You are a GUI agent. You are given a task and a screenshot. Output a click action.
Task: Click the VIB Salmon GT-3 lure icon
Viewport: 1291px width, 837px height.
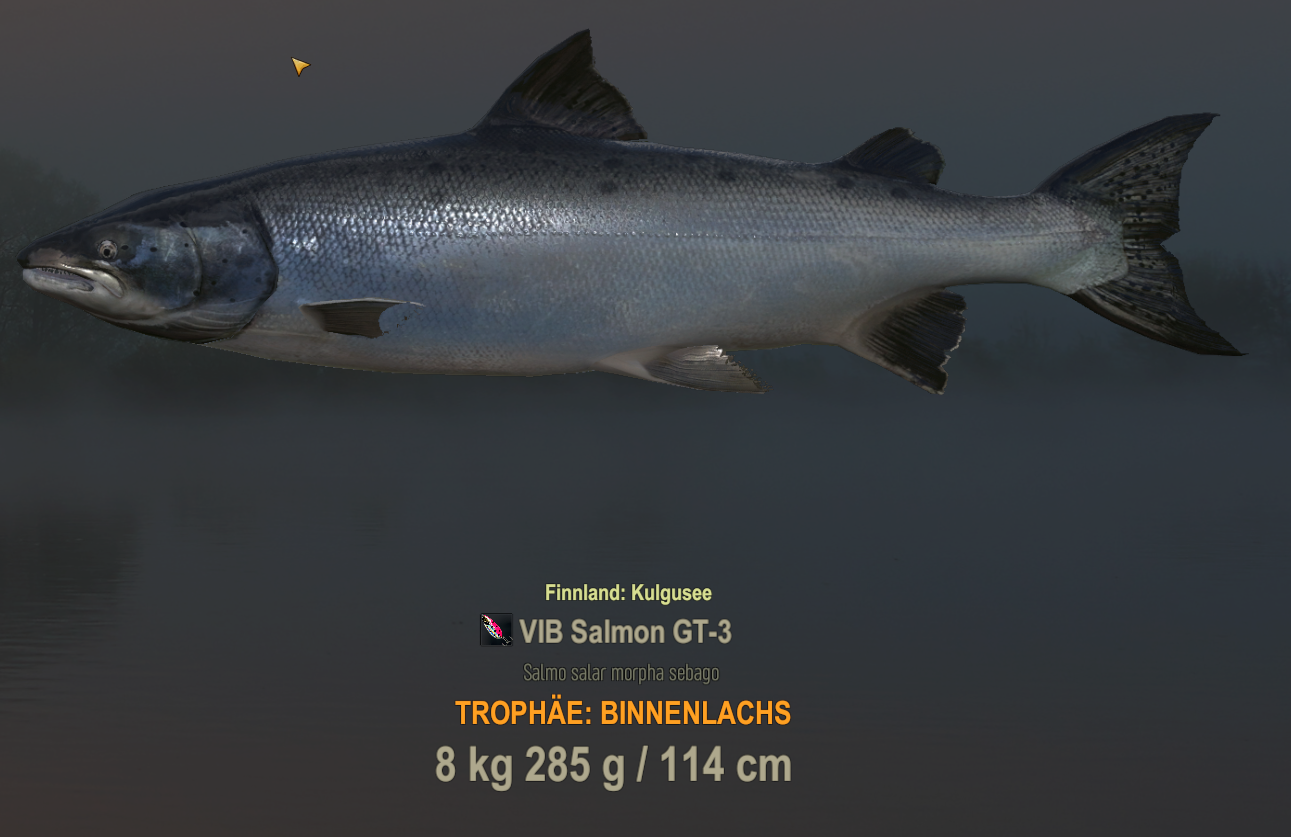pos(496,630)
